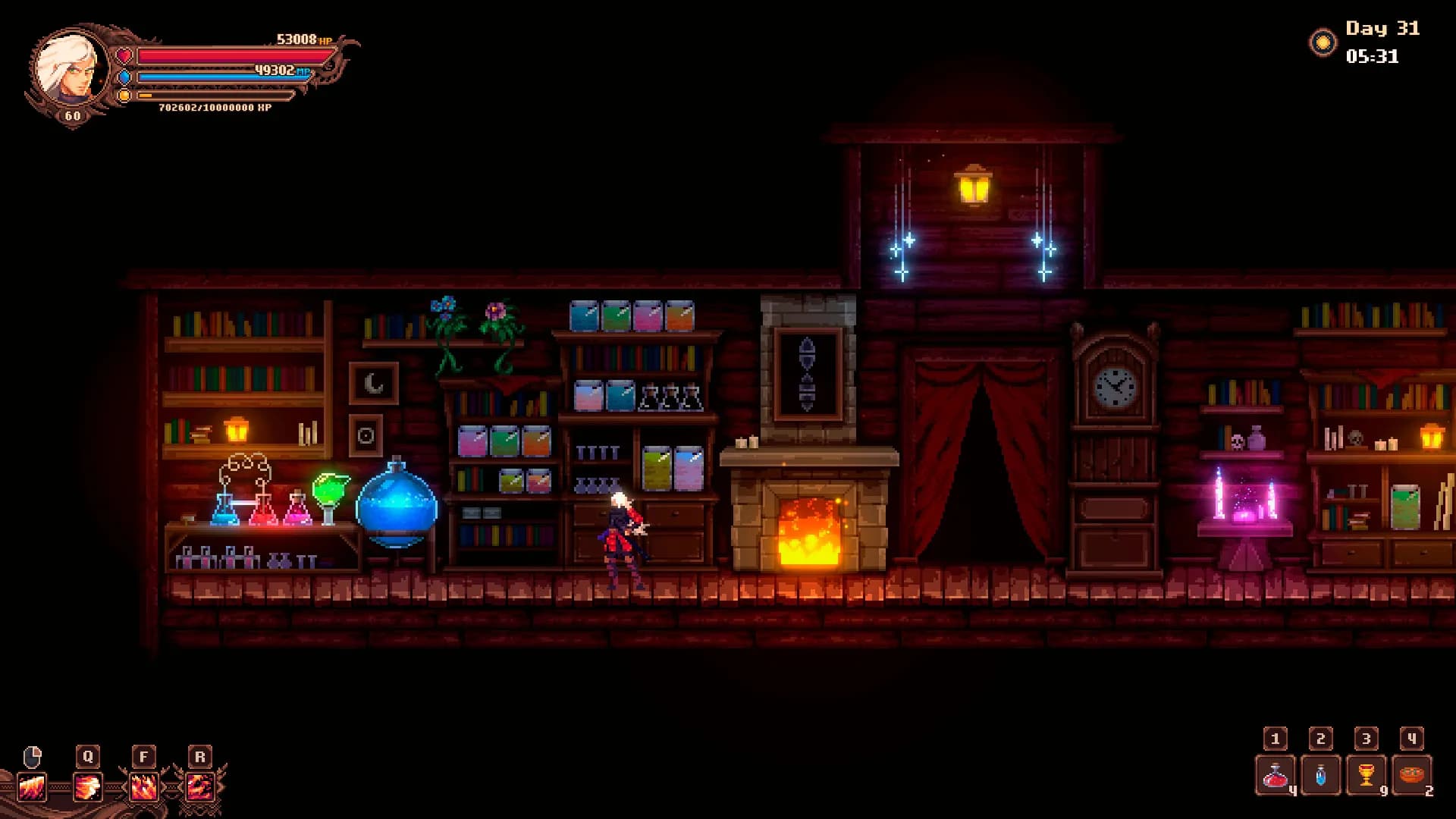Click the sun icon beside Day 31
This screenshot has height=819, width=1456.
pyautogui.click(x=1323, y=42)
